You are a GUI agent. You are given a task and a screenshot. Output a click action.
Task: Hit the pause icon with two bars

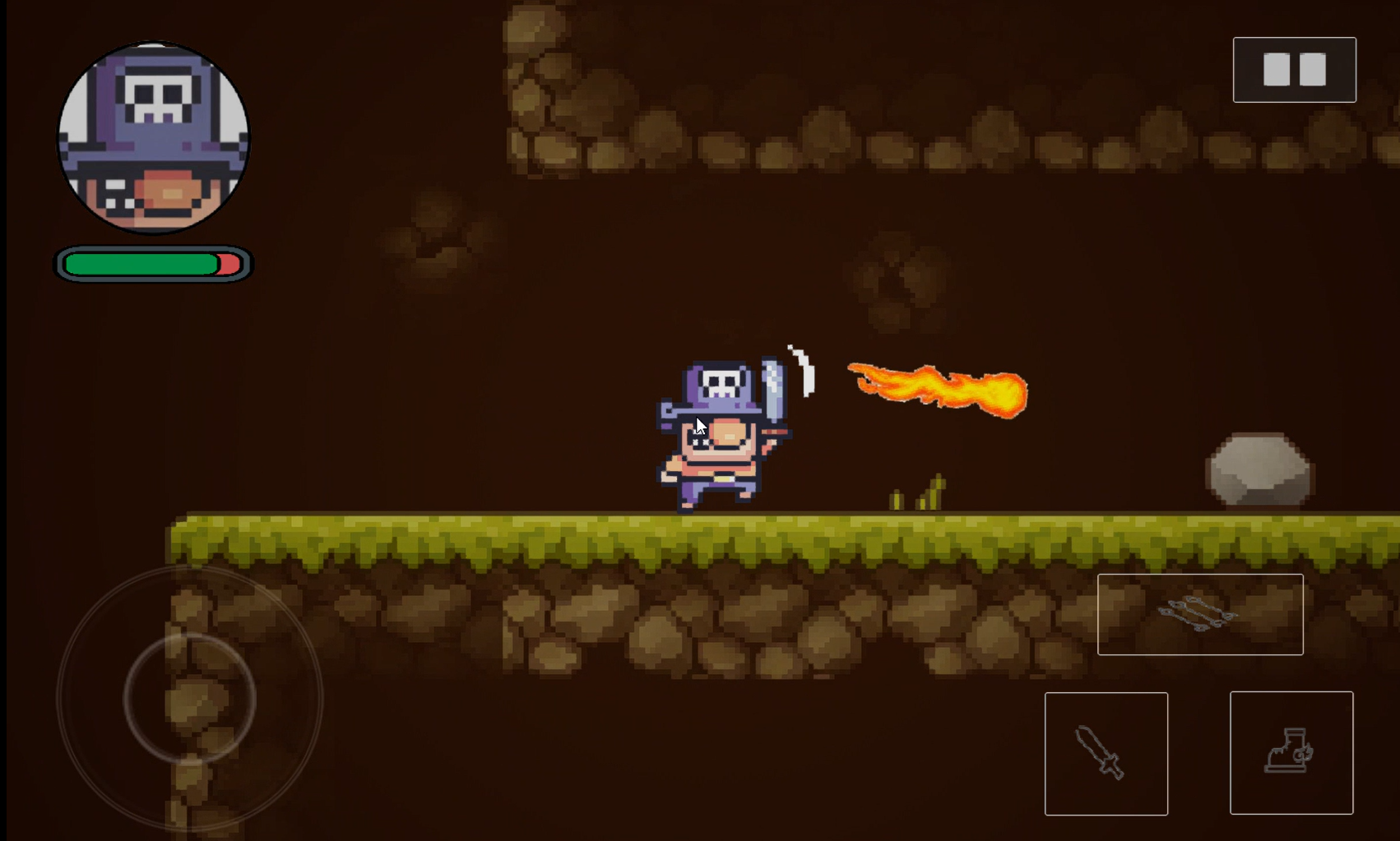click(1294, 70)
